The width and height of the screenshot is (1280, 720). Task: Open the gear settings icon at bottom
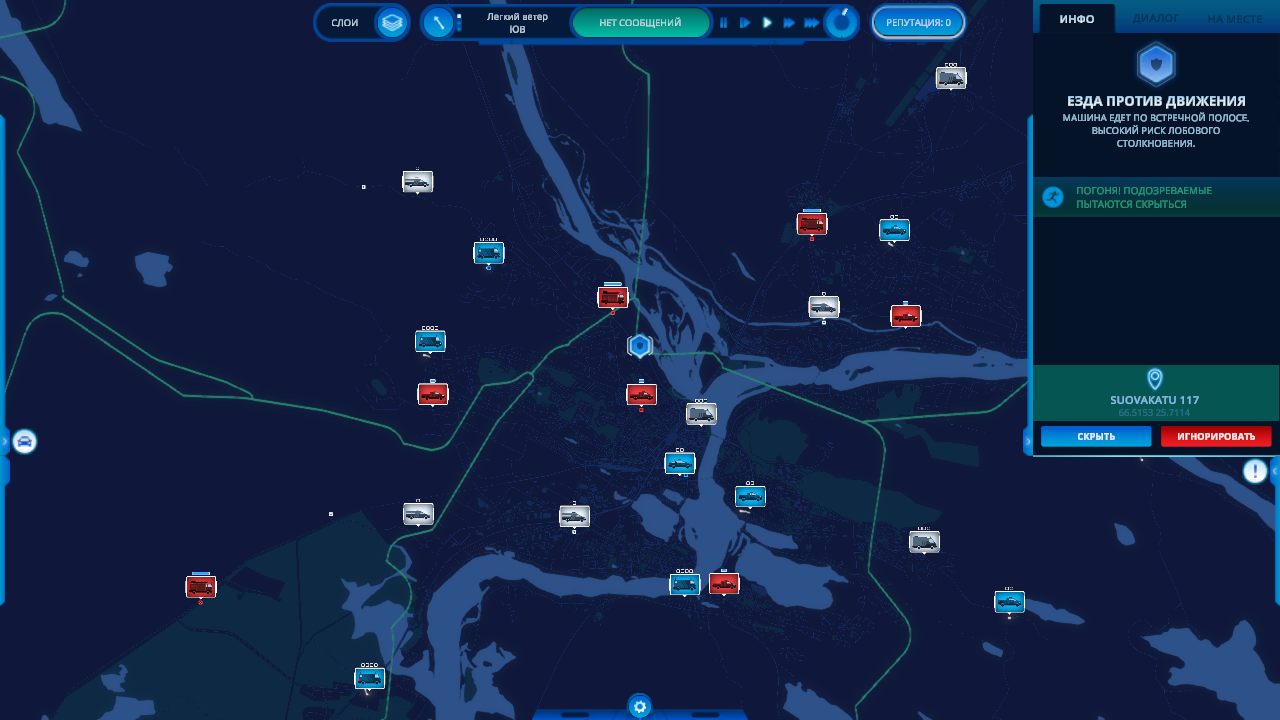pyautogui.click(x=640, y=707)
